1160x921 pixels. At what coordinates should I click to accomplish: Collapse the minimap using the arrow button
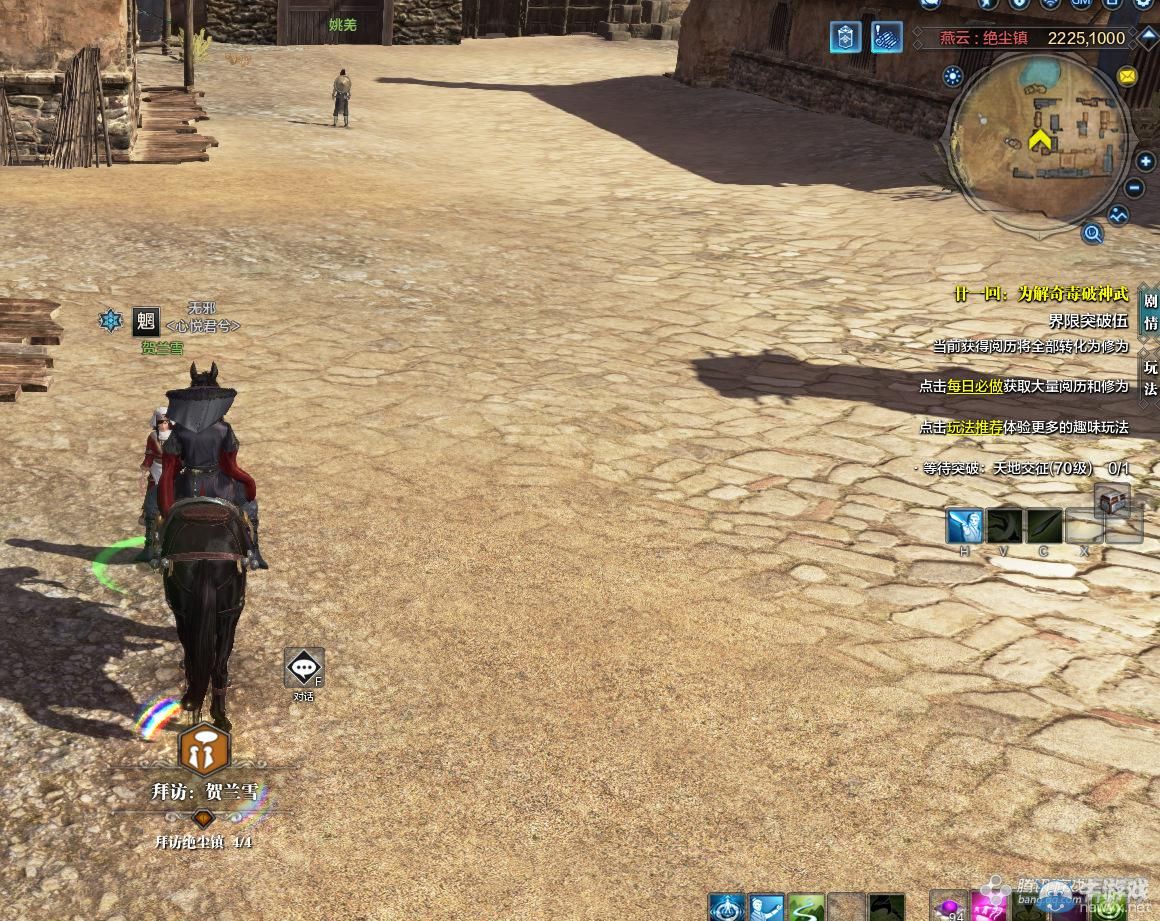[x=1149, y=38]
